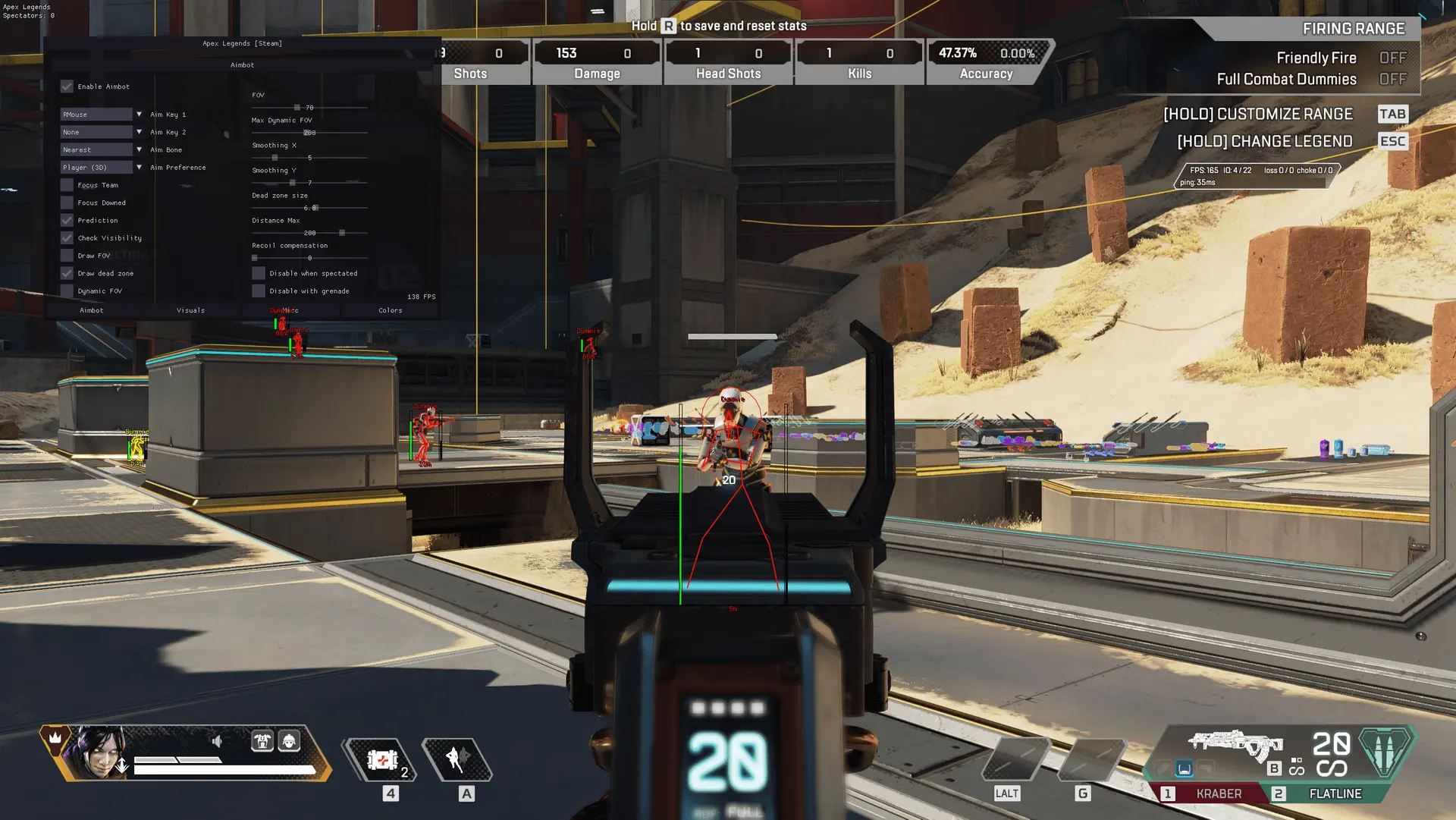1456x820 pixels.
Task: Switch to the Visuals tab
Action: [191, 310]
